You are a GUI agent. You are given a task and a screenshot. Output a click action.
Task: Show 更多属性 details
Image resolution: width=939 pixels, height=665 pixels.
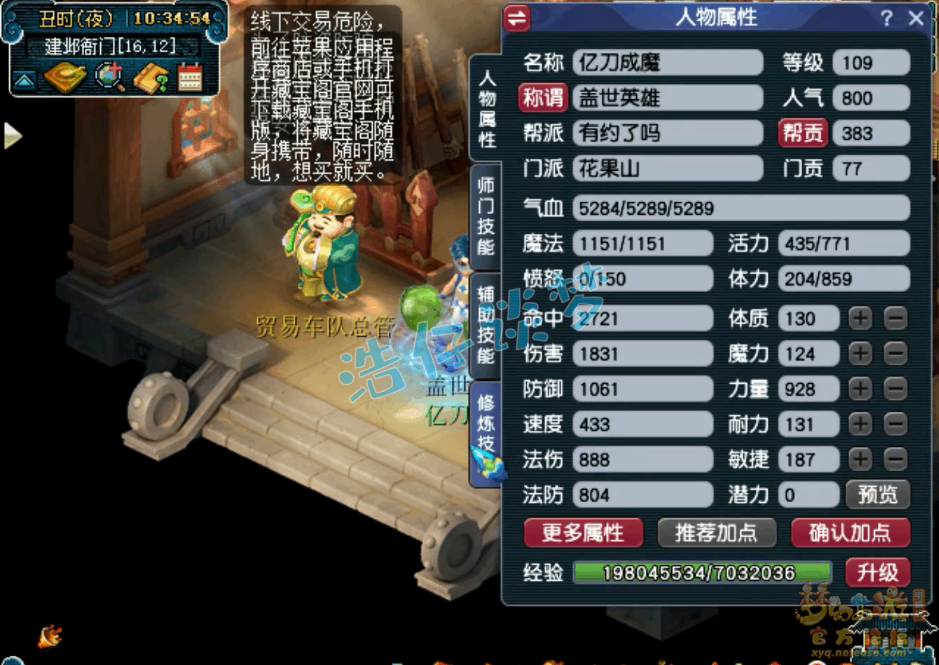[583, 532]
